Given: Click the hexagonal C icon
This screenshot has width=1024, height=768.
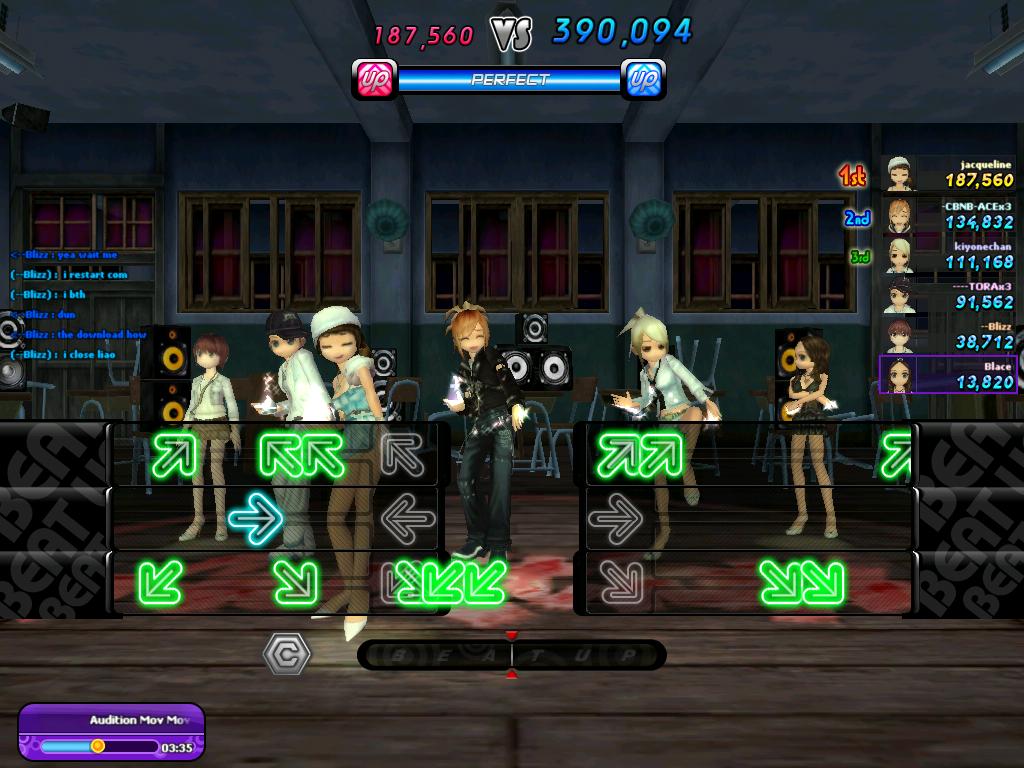Looking at the screenshot, I should point(286,654).
